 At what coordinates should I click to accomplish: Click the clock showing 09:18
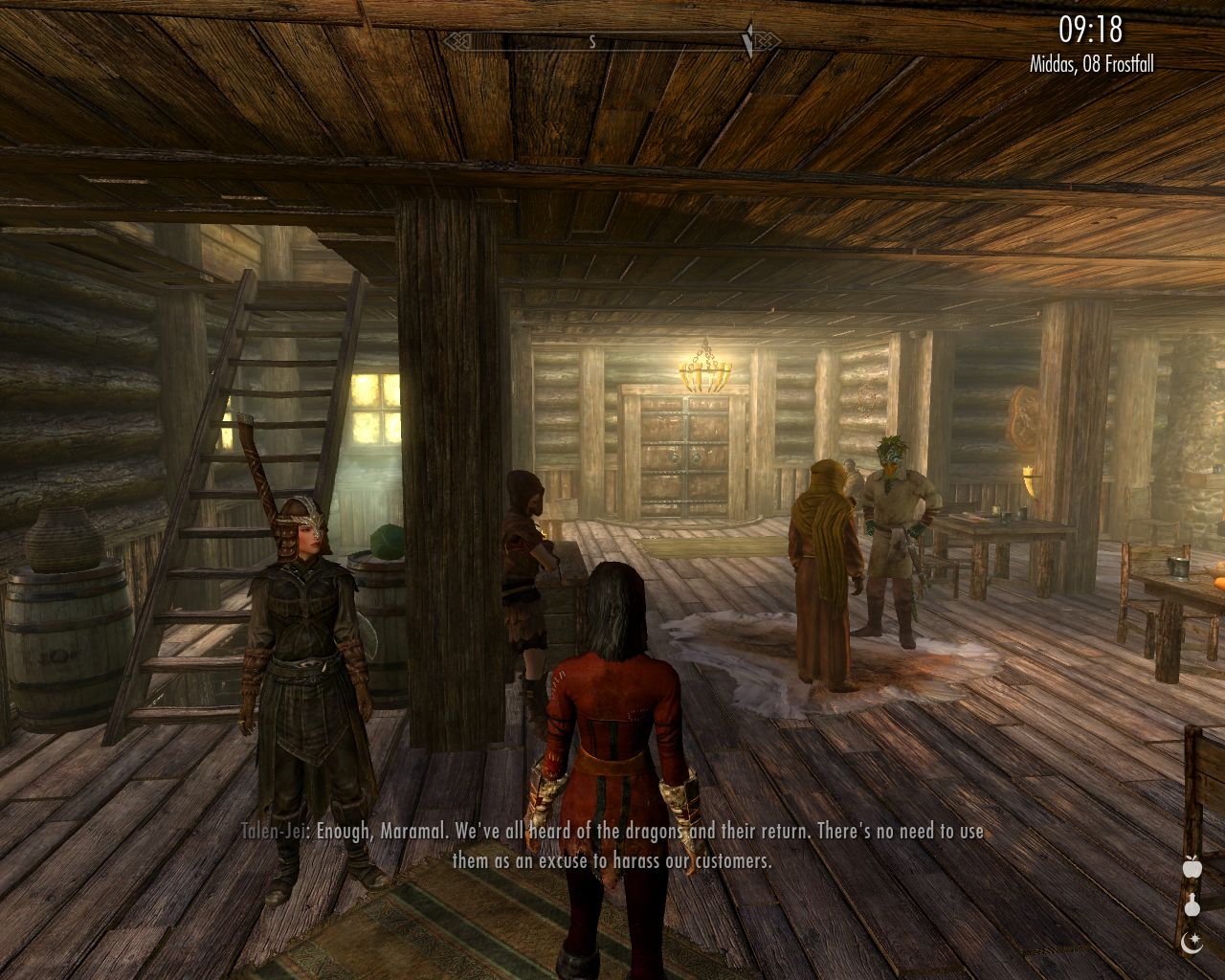coord(1089,30)
